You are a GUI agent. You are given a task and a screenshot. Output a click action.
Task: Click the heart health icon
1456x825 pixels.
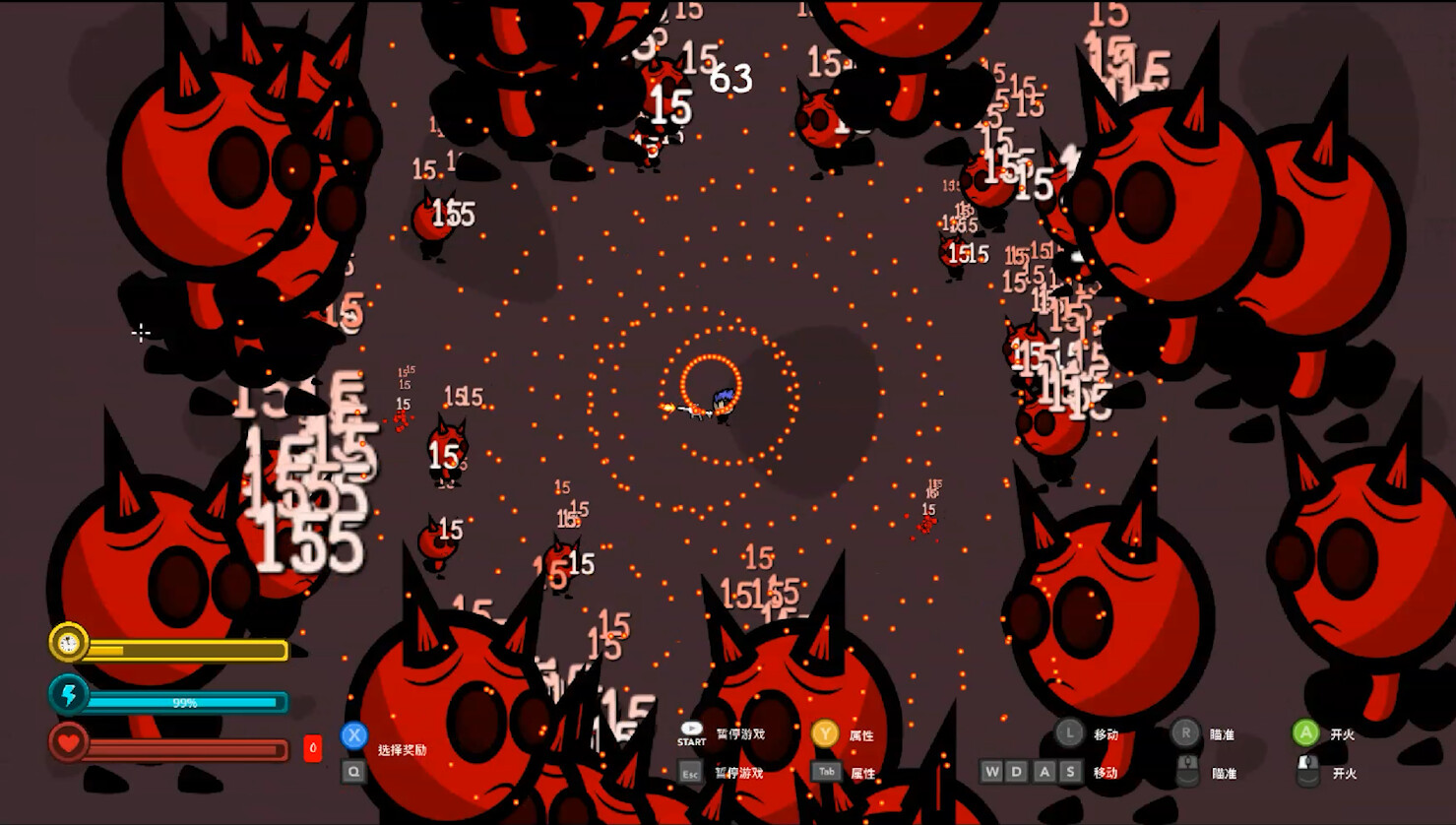tap(67, 743)
